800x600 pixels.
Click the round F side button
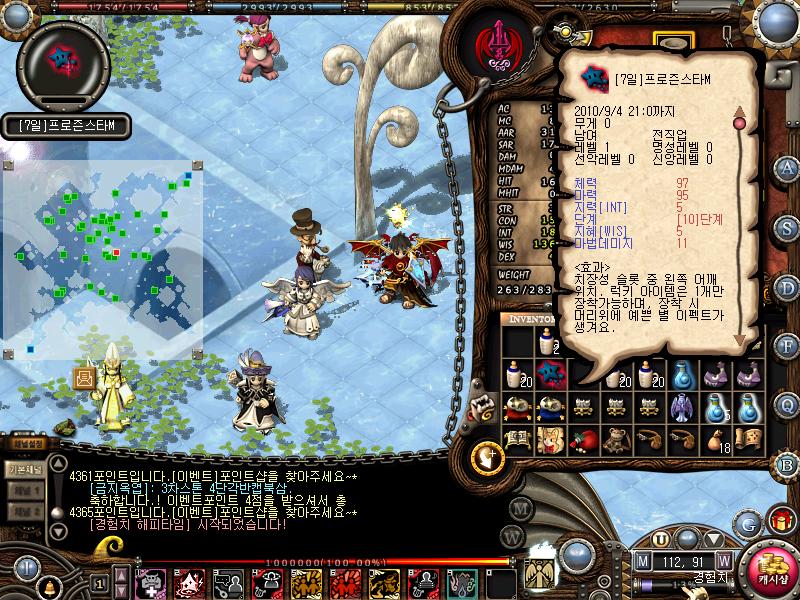coord(787,345)
